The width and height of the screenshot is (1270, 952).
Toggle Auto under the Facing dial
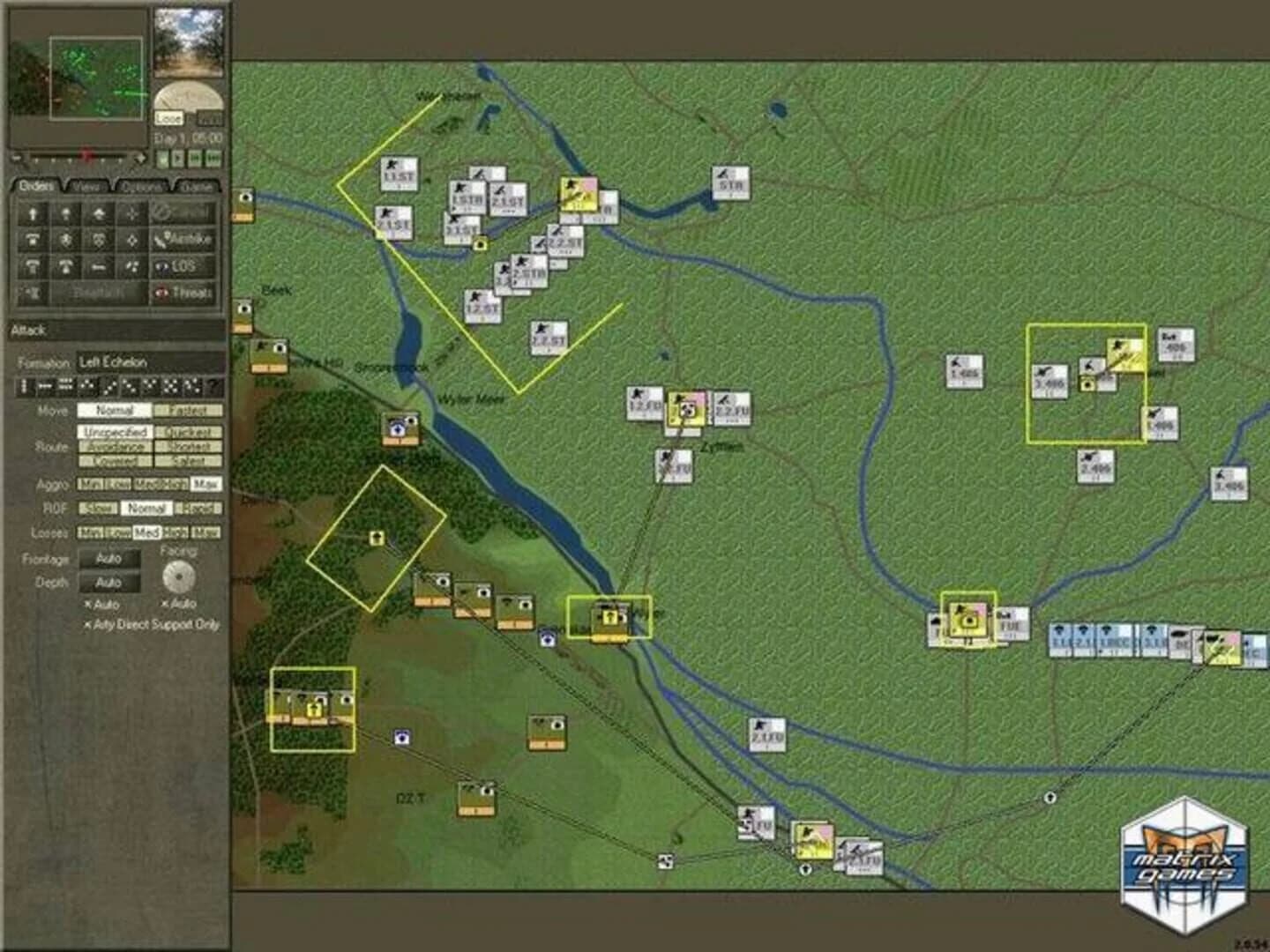[177, 603]
